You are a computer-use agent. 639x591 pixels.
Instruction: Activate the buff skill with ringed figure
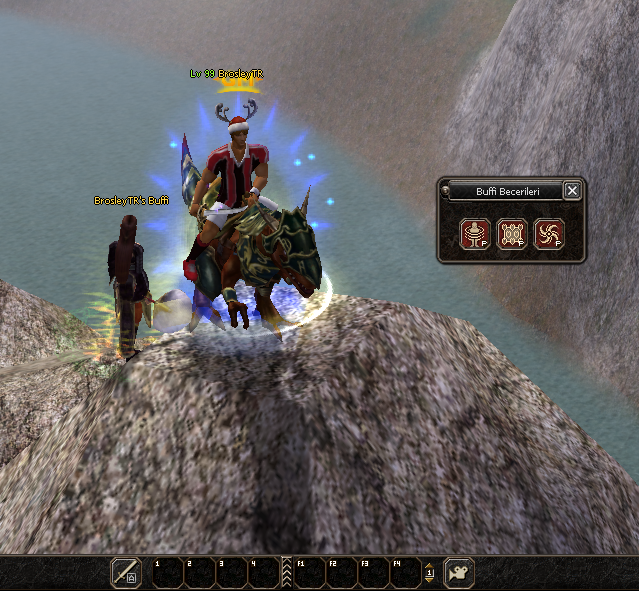click(473, 234)
